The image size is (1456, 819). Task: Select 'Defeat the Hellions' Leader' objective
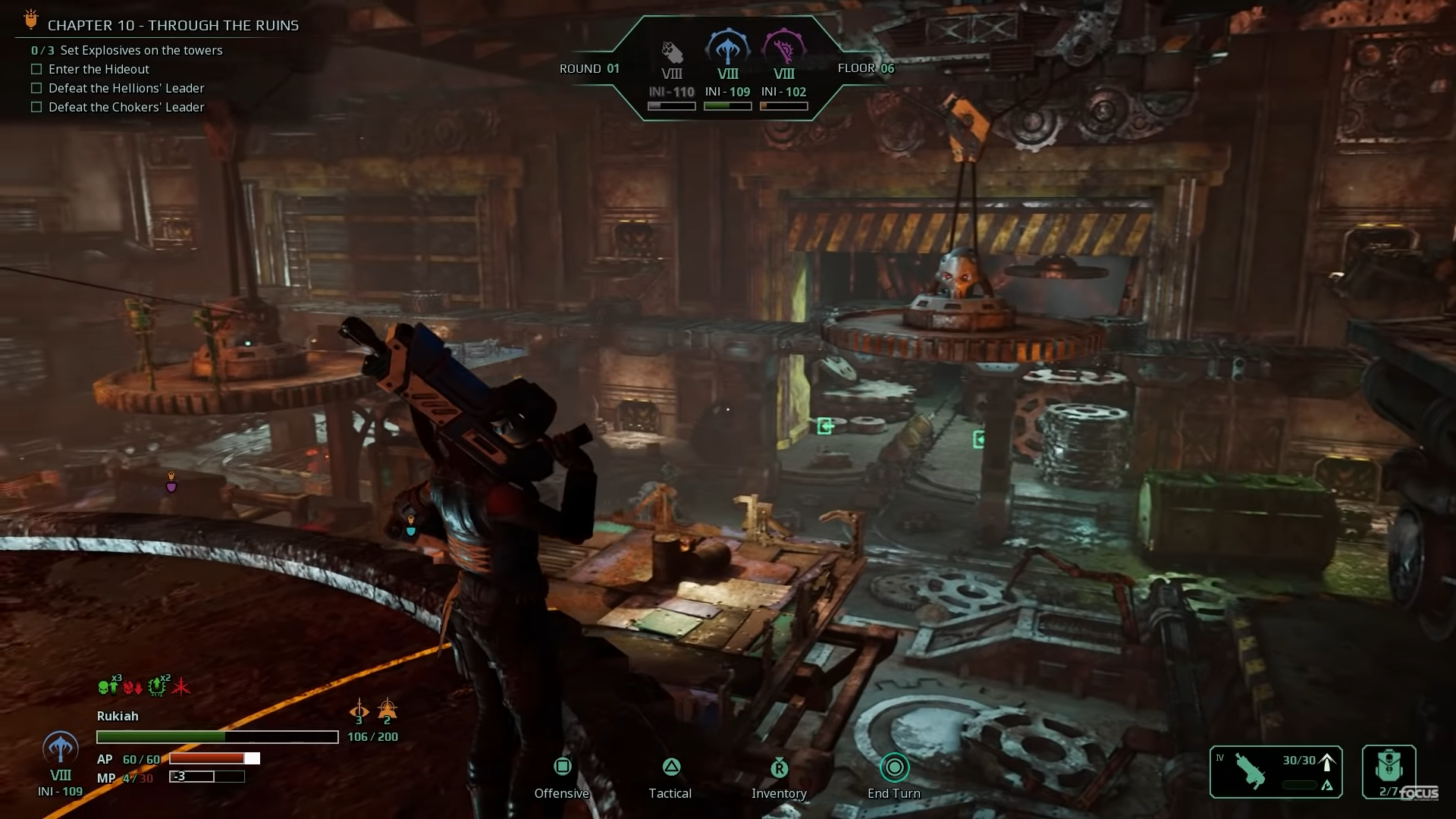click(x=126, y=88)
